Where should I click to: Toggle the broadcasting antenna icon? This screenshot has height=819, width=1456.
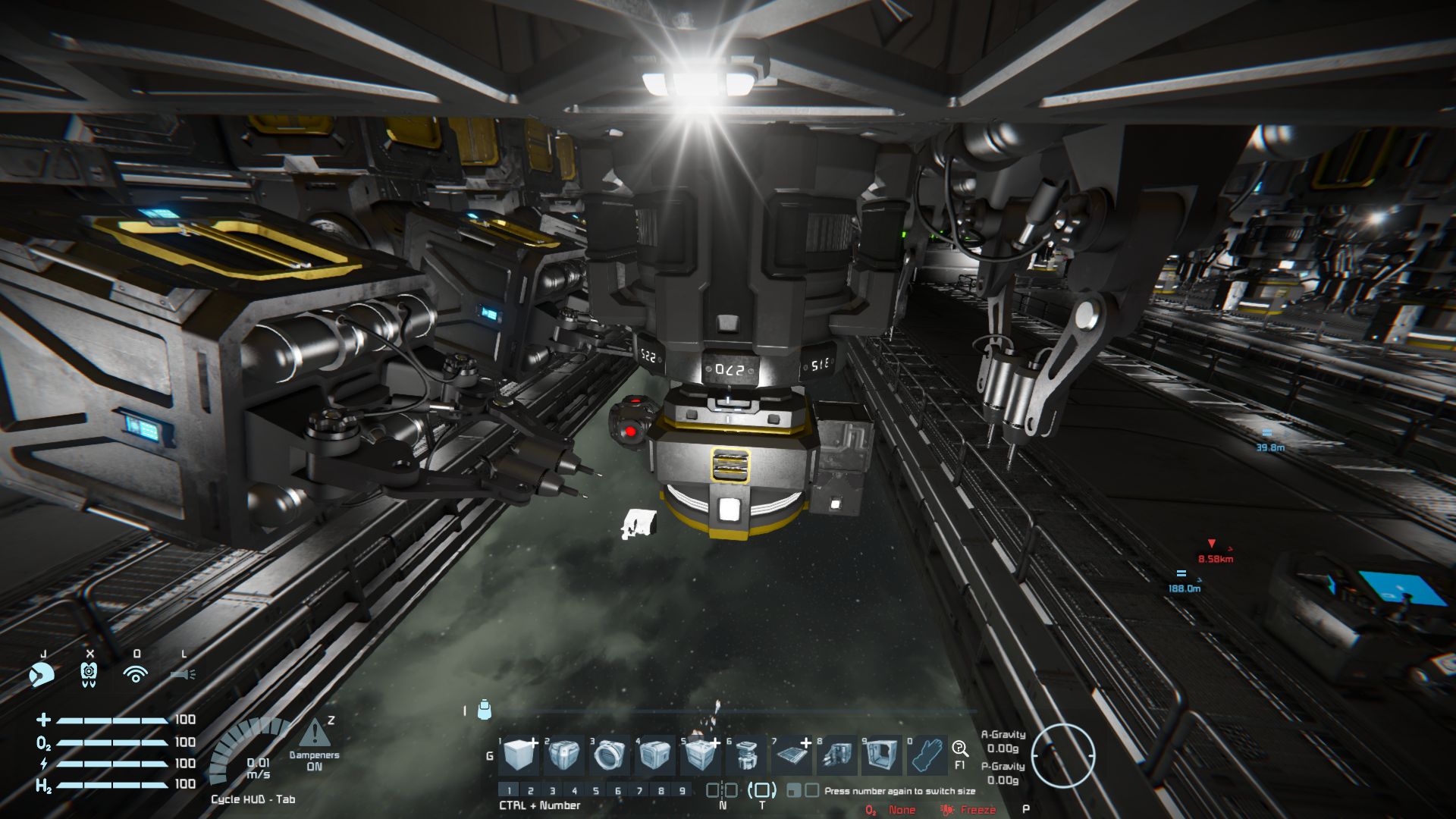click(x=136, y=673)
